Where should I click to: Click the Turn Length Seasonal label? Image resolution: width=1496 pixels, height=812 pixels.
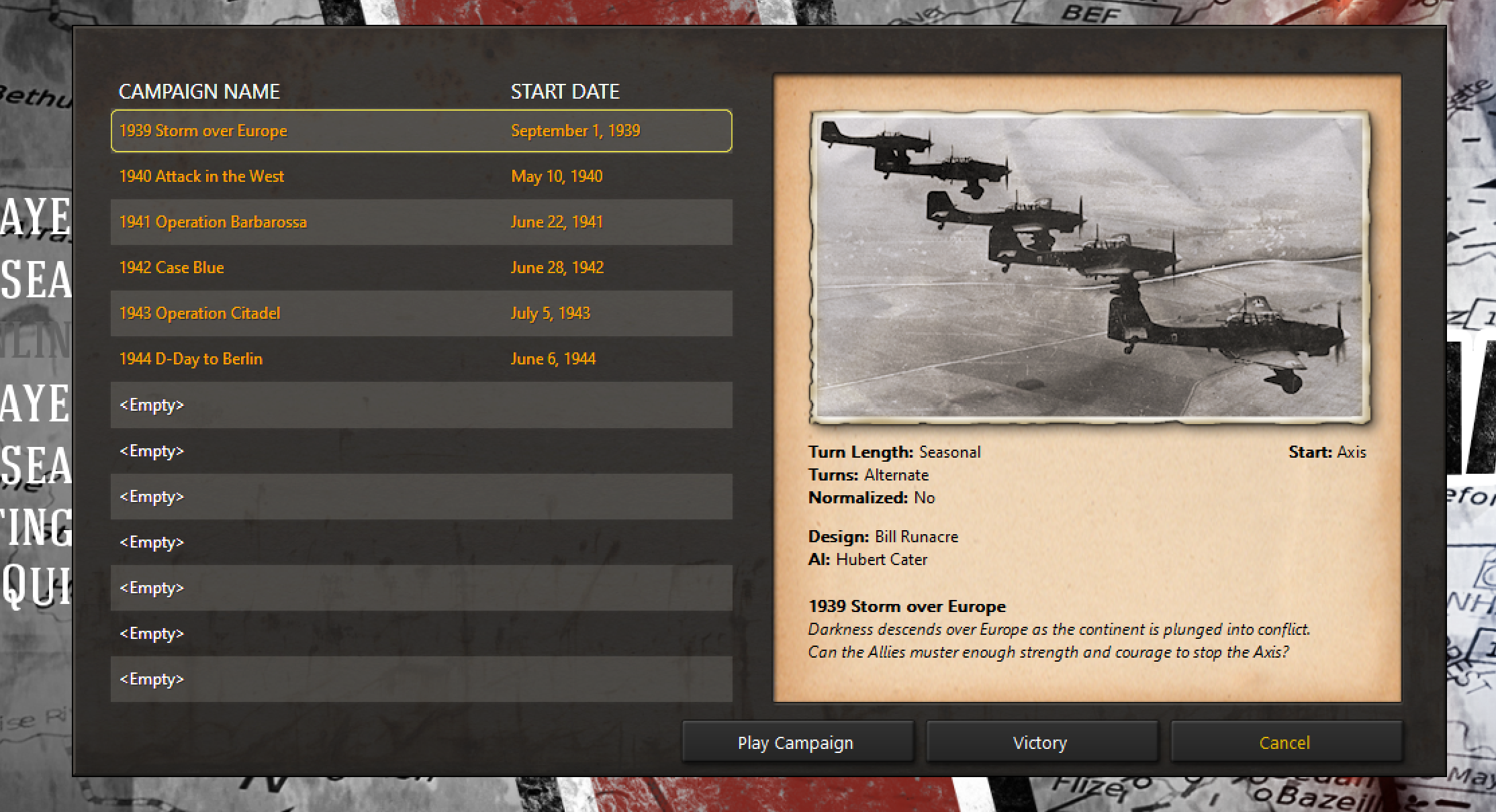(x=894, y=452)
